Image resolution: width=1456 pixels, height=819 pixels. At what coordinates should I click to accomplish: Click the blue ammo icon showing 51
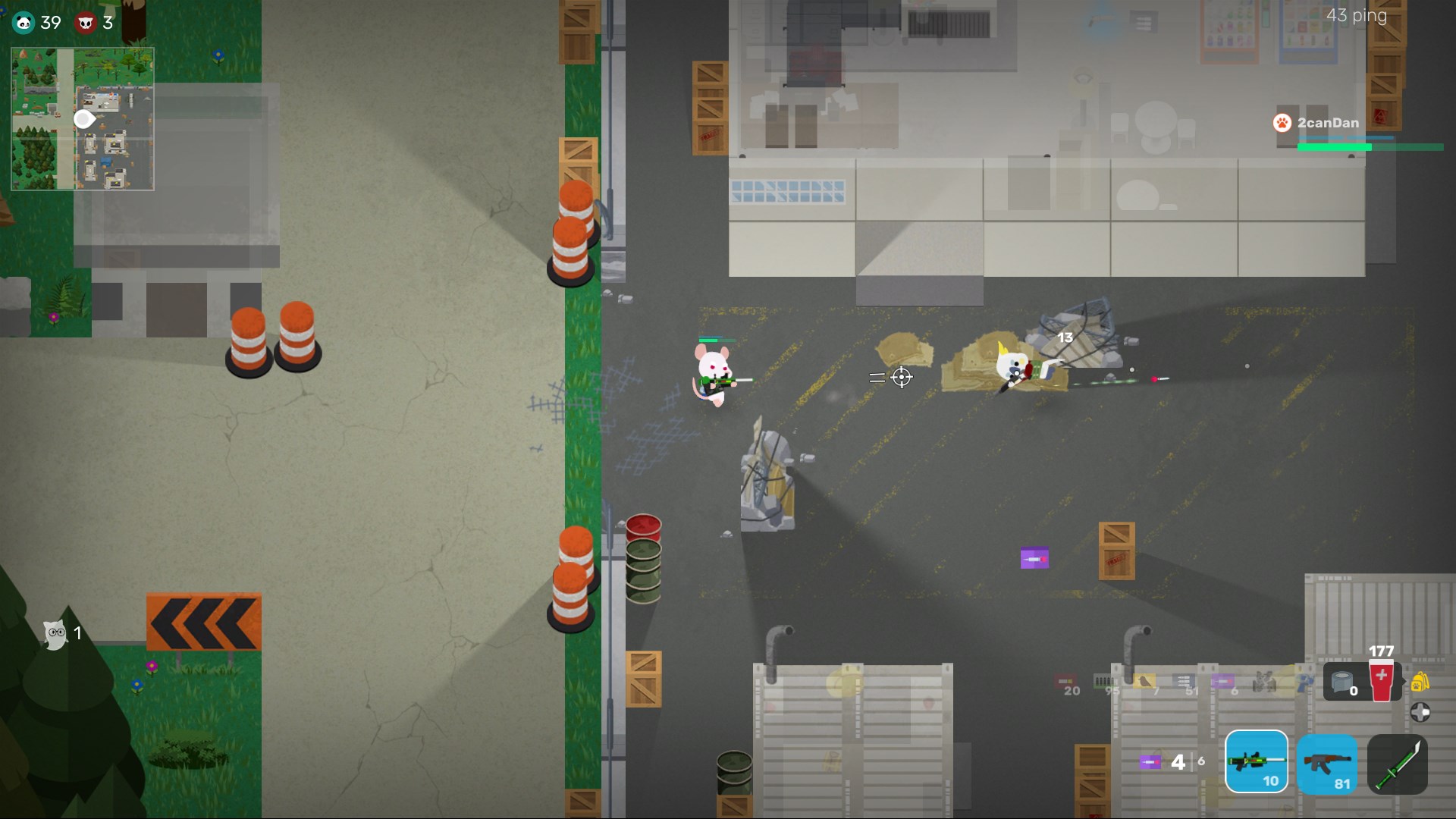pos(1183,681)
